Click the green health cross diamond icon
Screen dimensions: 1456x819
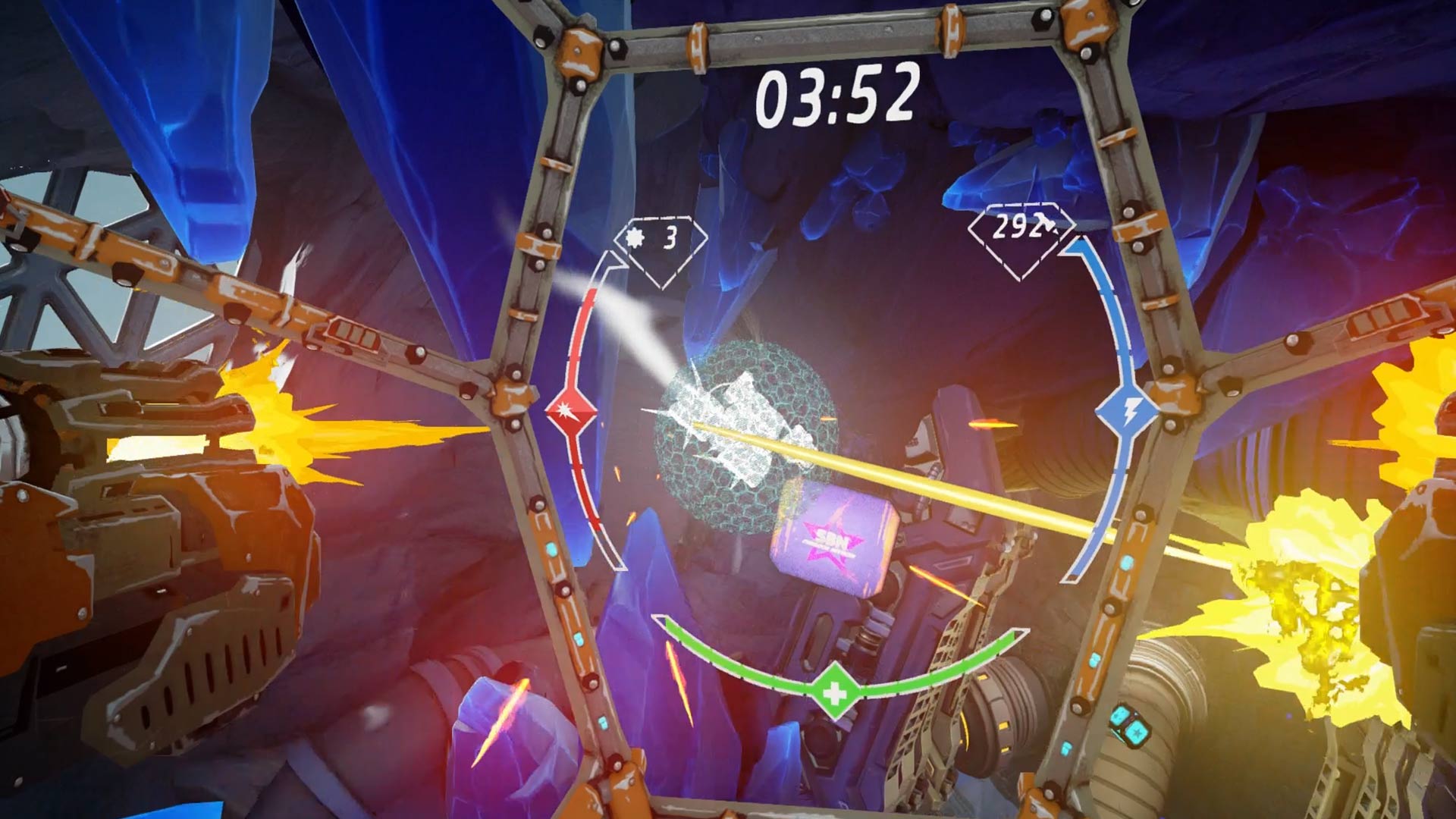pos(834,692)
